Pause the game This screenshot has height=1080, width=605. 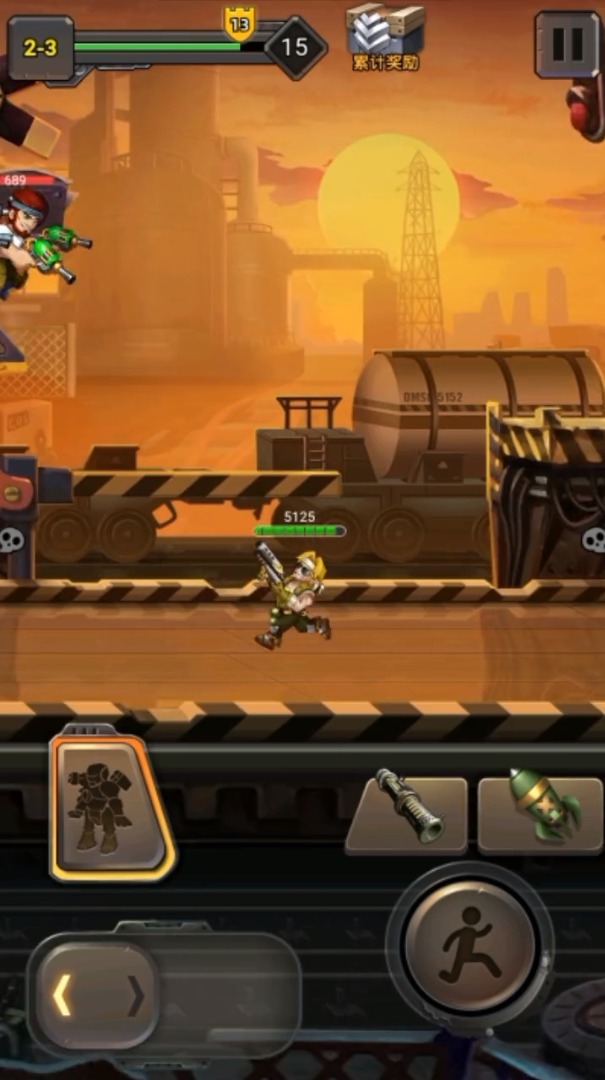tap(567, 45)
